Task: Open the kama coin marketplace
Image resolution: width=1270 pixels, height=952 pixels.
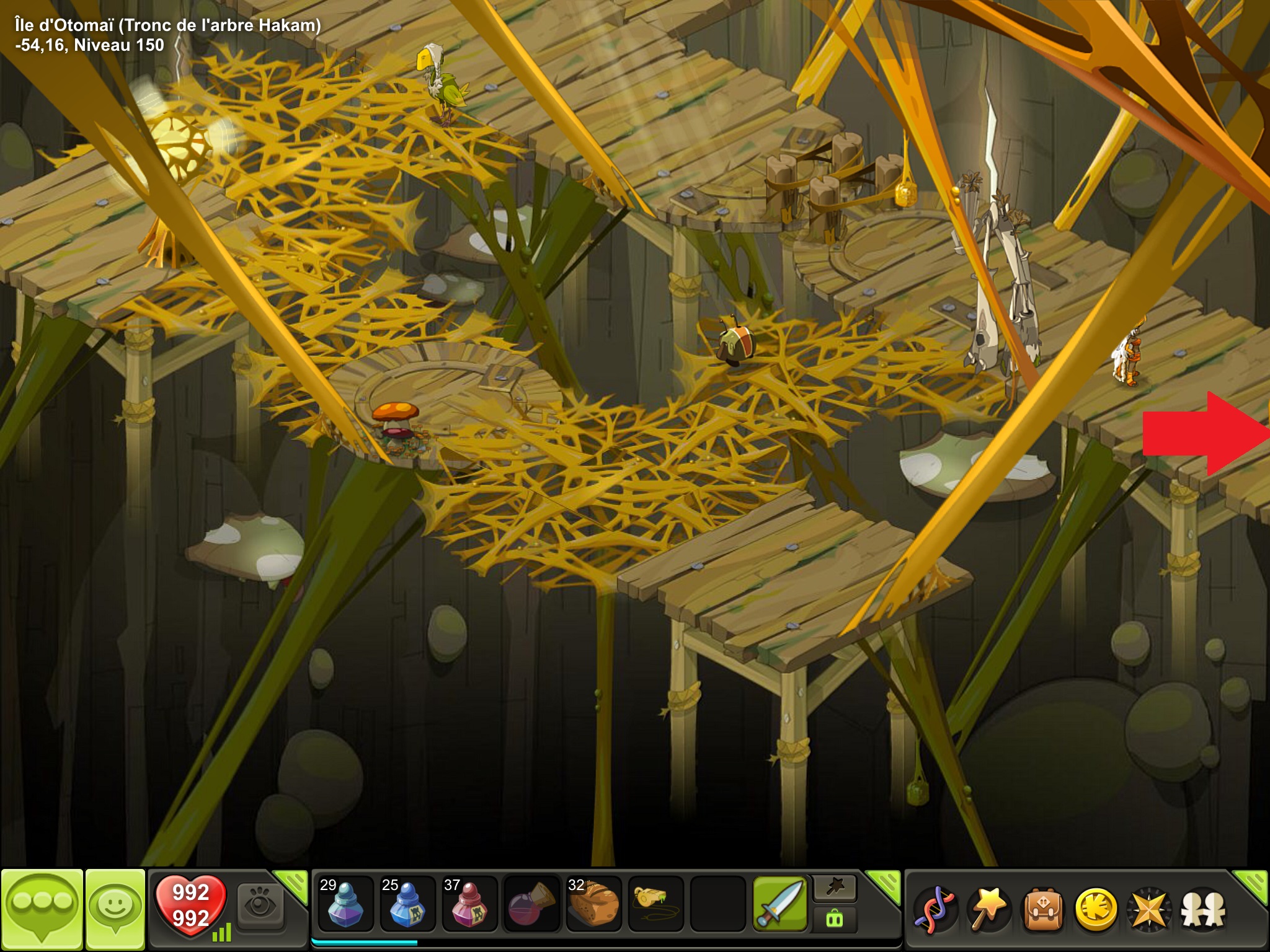Action: click(1096, 910)
